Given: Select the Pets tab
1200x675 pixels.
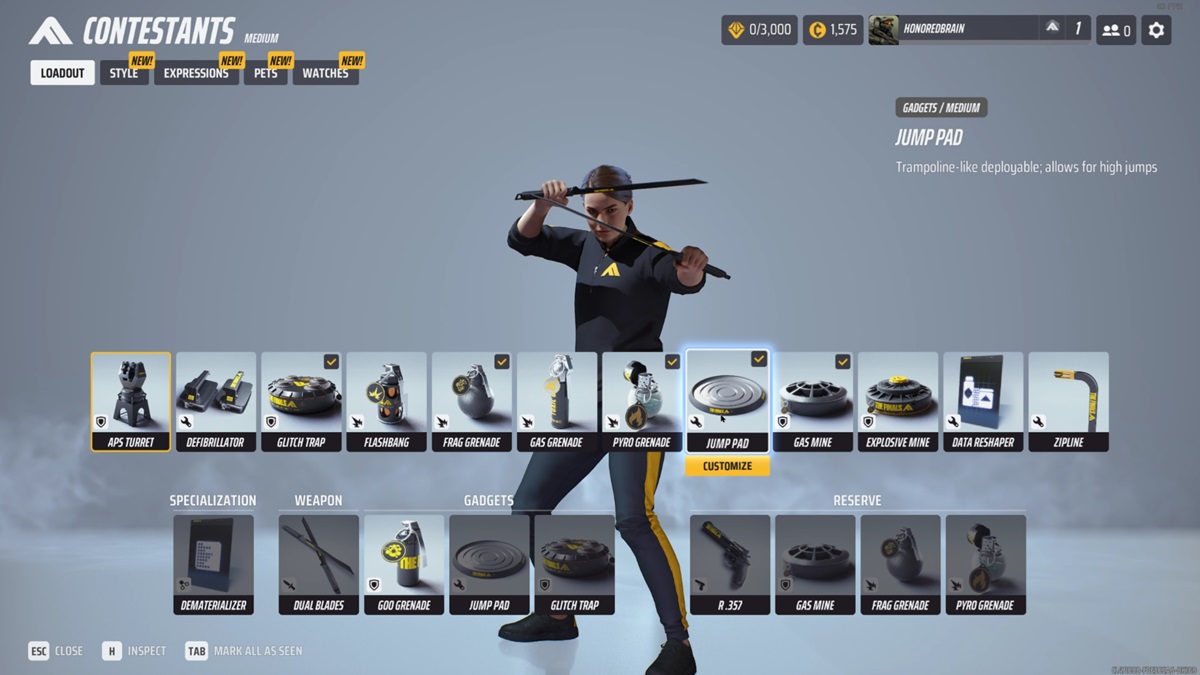Looking at the screenshot, I should 265,73.
